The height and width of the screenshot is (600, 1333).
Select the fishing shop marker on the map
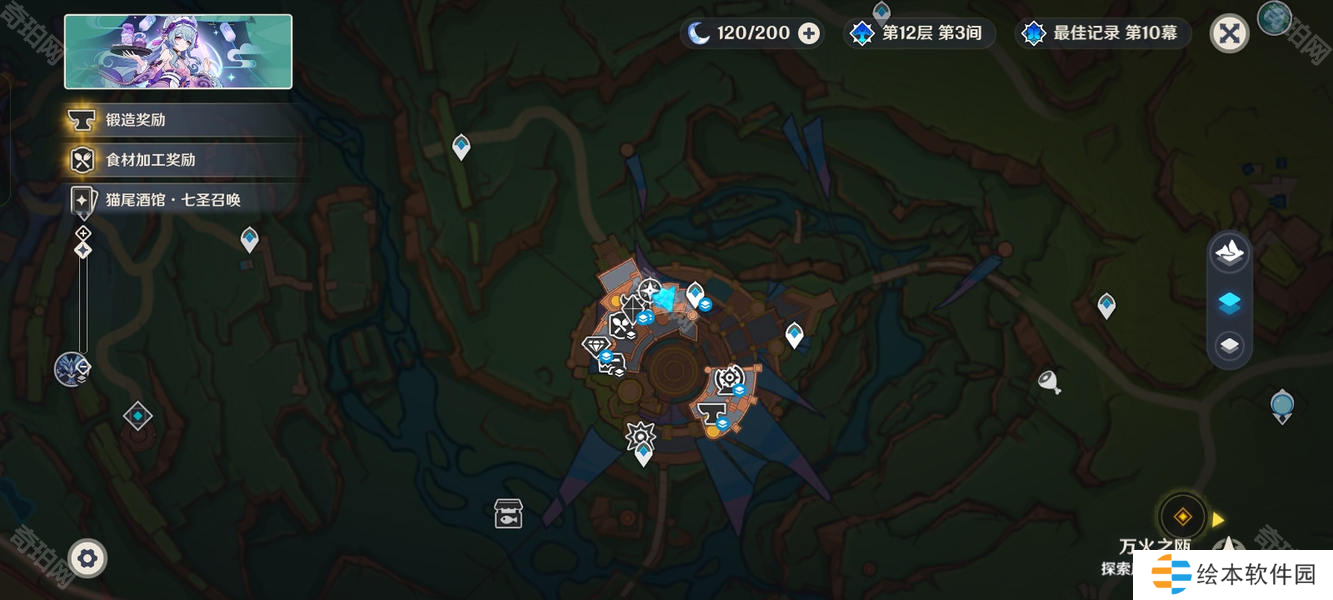tap(508, 514)
